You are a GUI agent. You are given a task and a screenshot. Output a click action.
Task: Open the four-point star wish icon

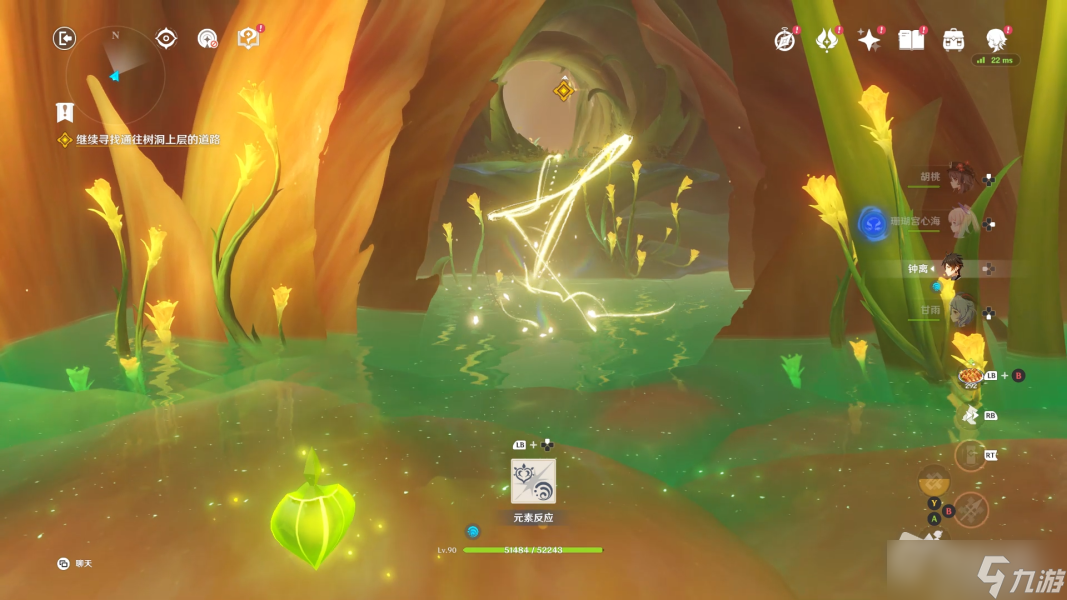click(x=869, y=39)
